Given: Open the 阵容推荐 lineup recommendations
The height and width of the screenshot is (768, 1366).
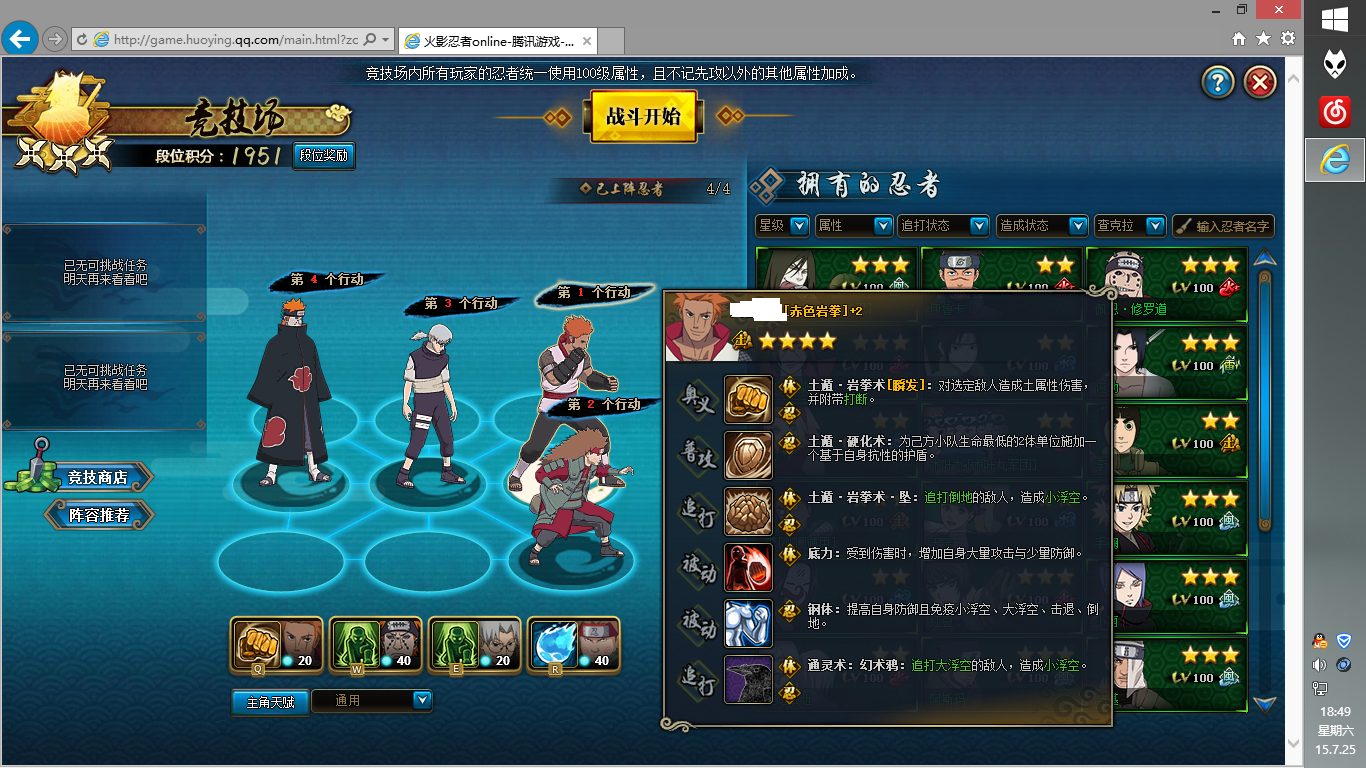Looking at the screenshot, I should tap(99, 515).
